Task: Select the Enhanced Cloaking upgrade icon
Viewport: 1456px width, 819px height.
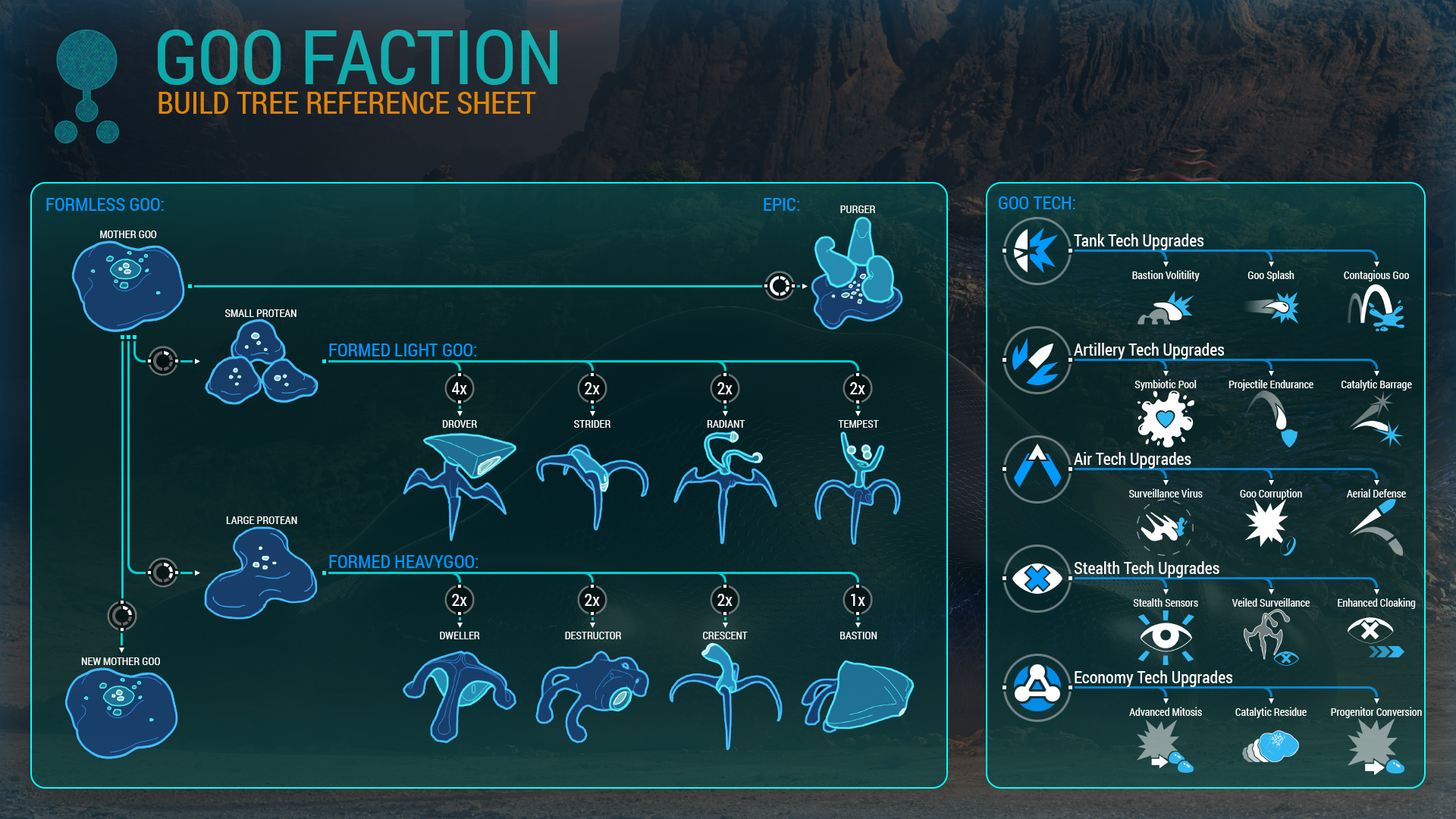Action: click(x=1375, y=635)
